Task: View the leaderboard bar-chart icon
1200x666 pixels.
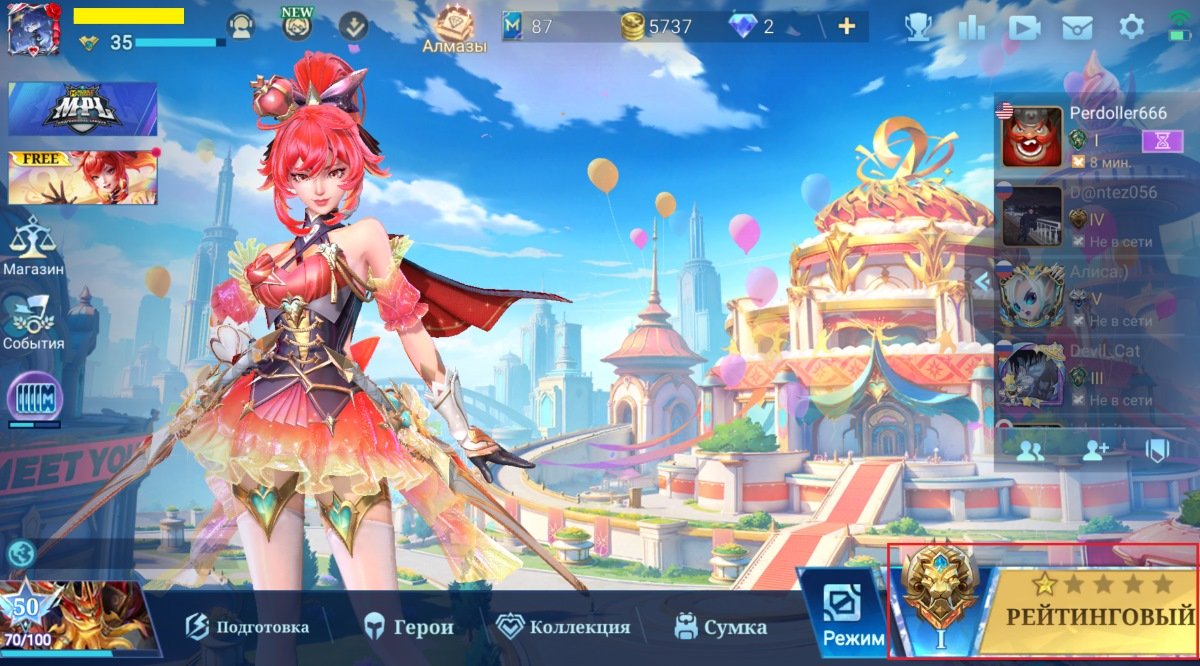Action: coord(971,27)
